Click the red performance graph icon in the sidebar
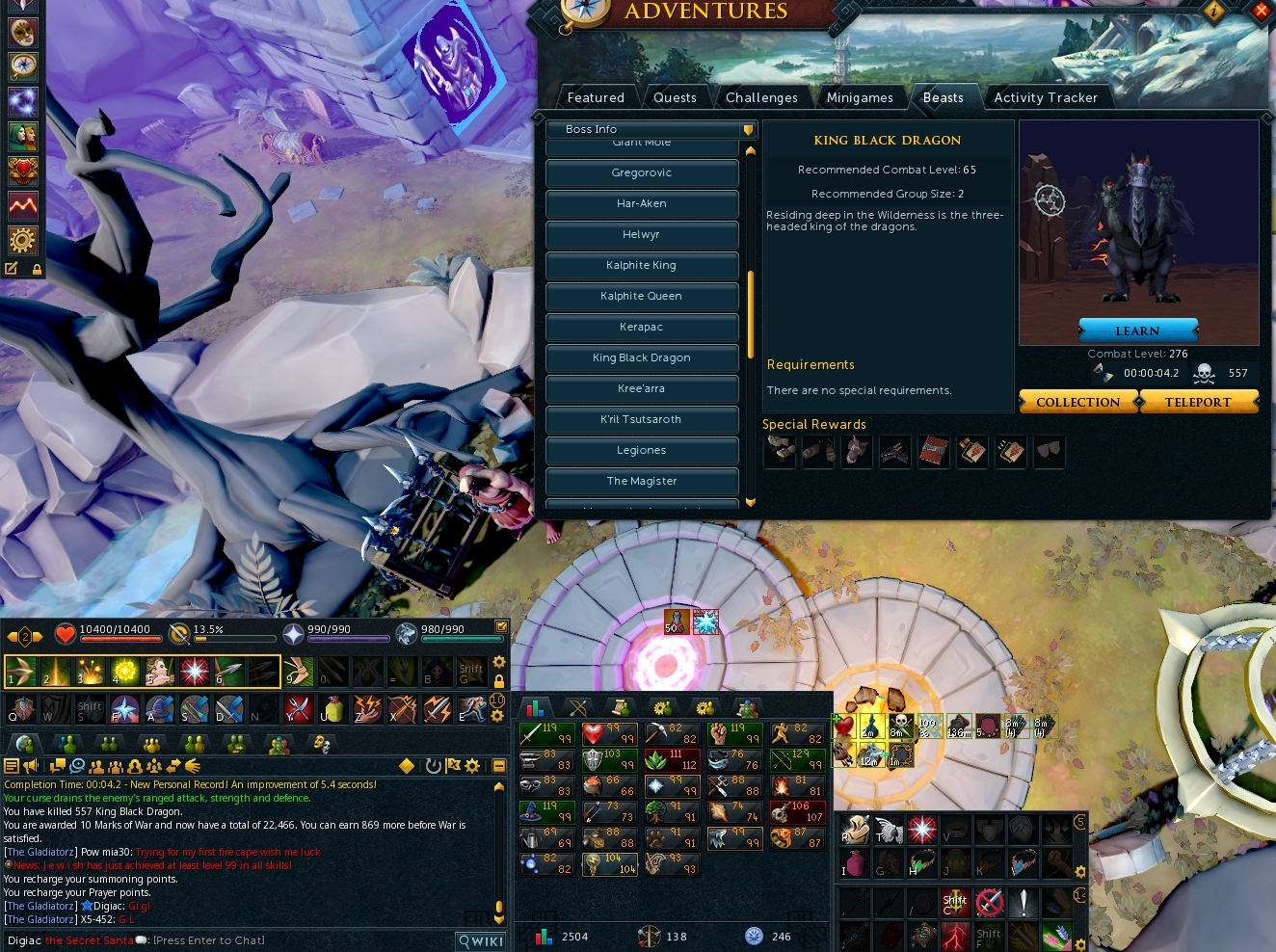The width and height of the screenshot is (1276, 952). pos(22,204)
